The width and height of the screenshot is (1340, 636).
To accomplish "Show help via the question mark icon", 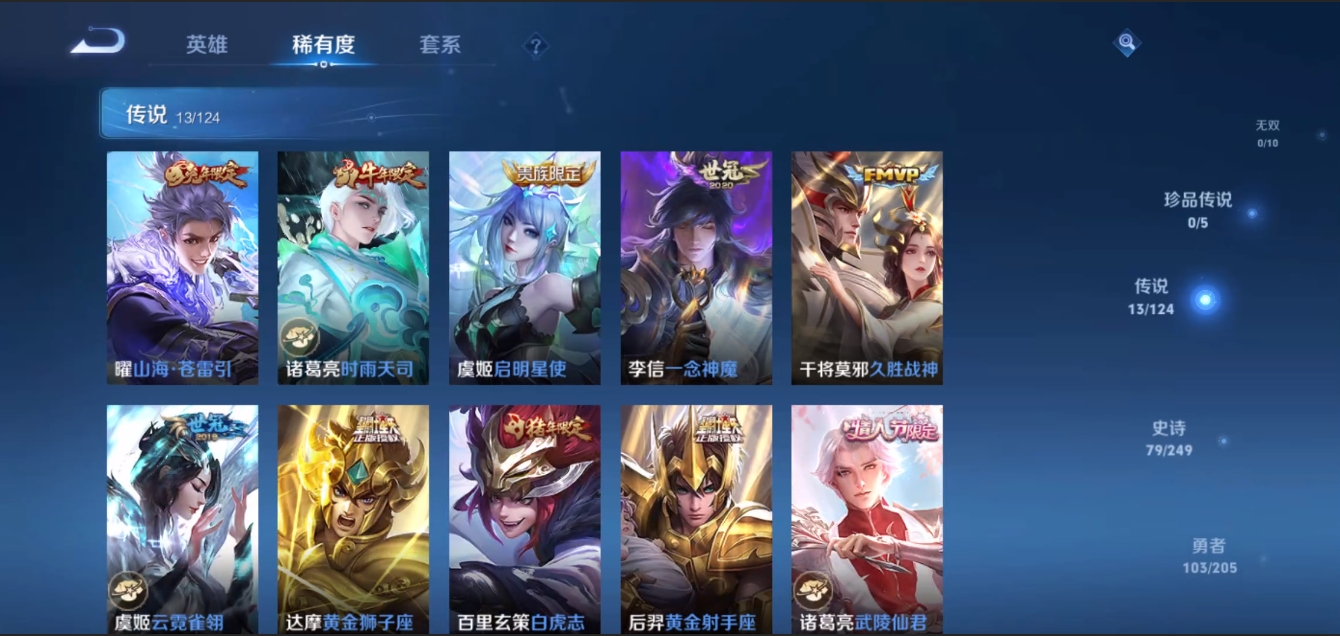I will [536, 45].
